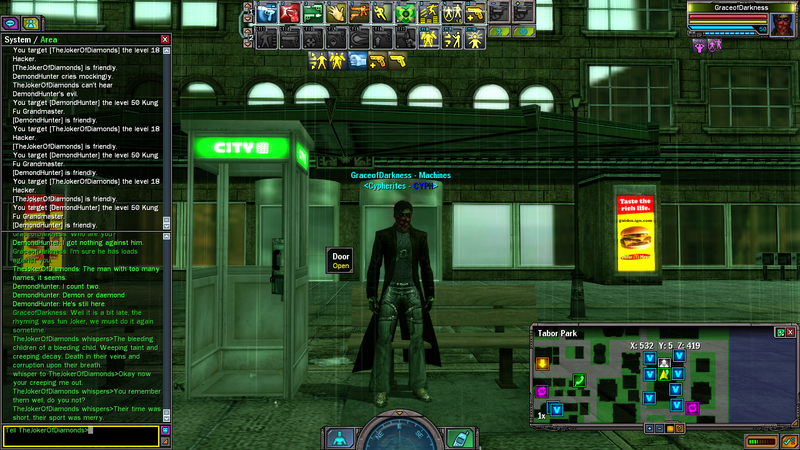Activate the blue pistol ability on hotbar
The width and height of the screenshot is (800, 450).
point(266,13)
